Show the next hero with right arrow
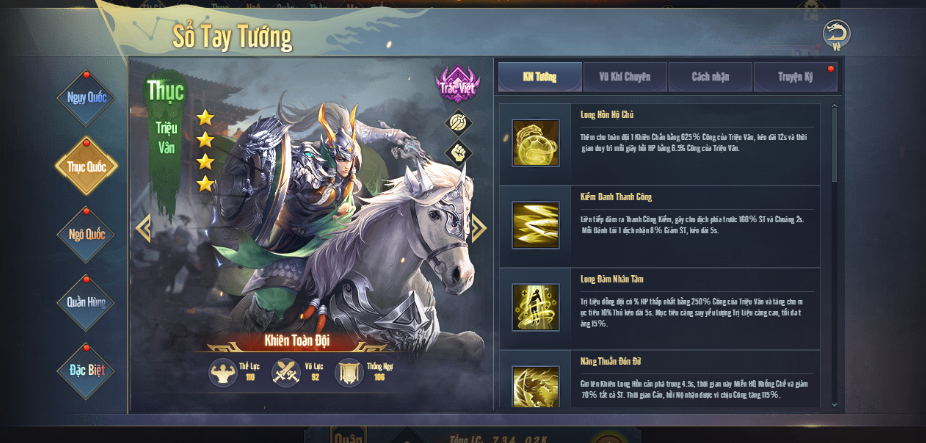 (x=479, y=228)
